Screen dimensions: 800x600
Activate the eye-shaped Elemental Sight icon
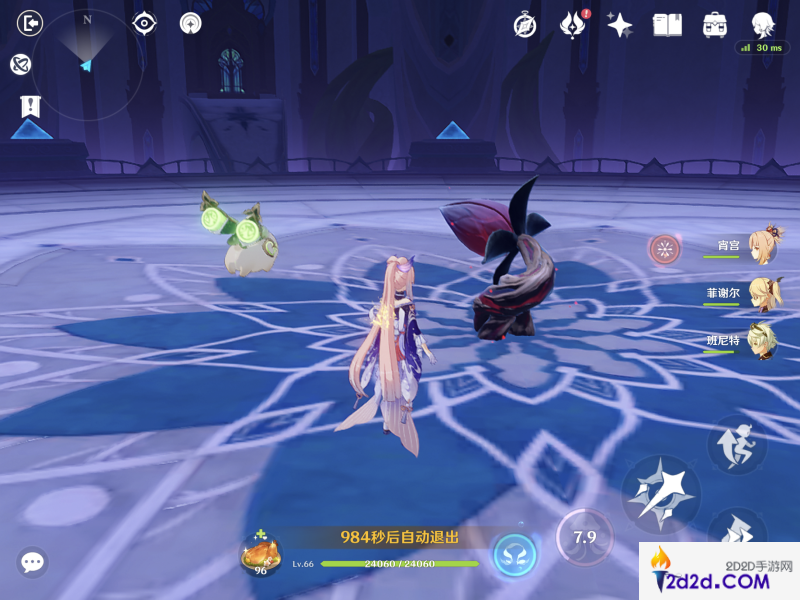click(x=145, y=22)
